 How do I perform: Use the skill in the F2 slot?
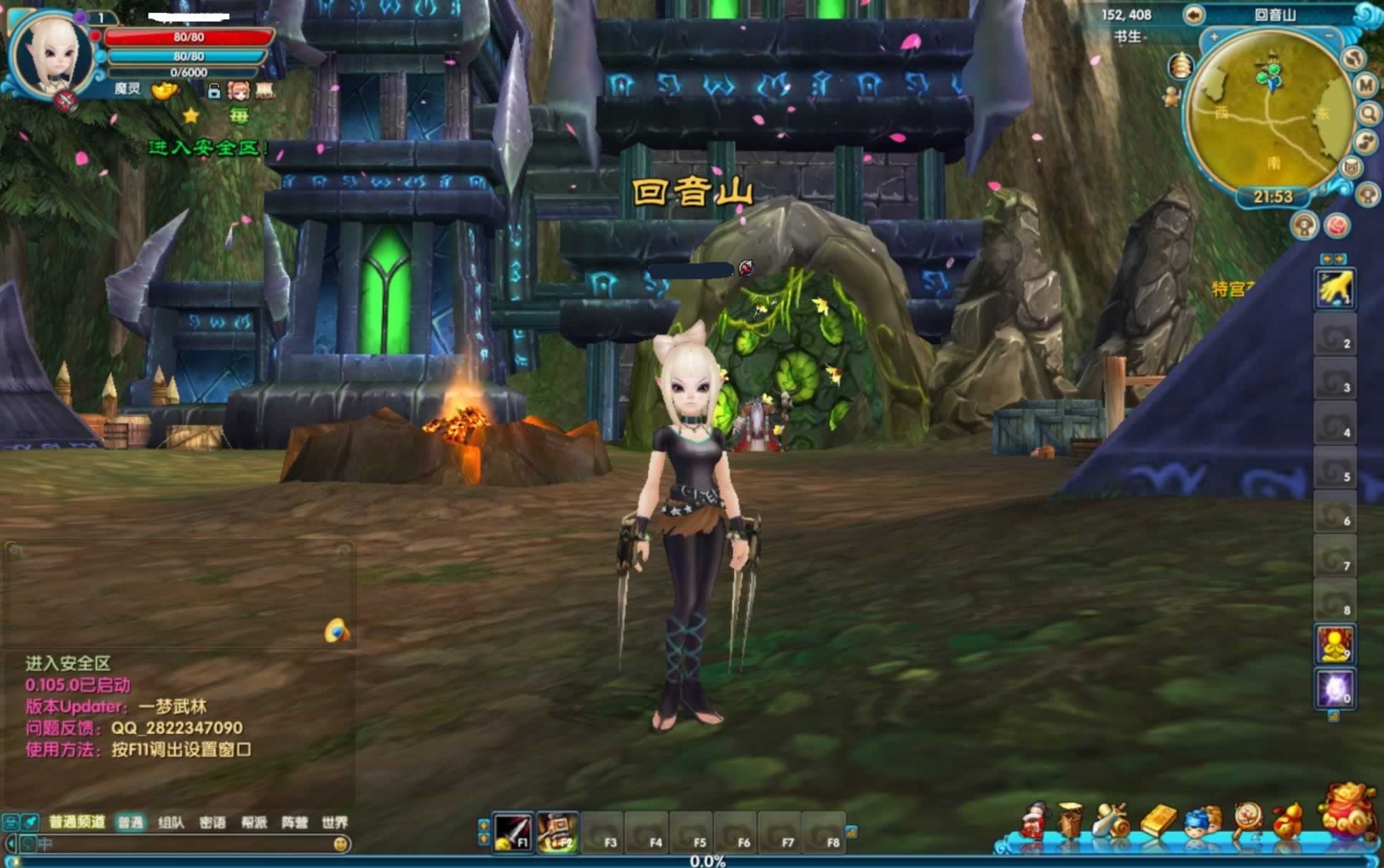coord(557,832)
